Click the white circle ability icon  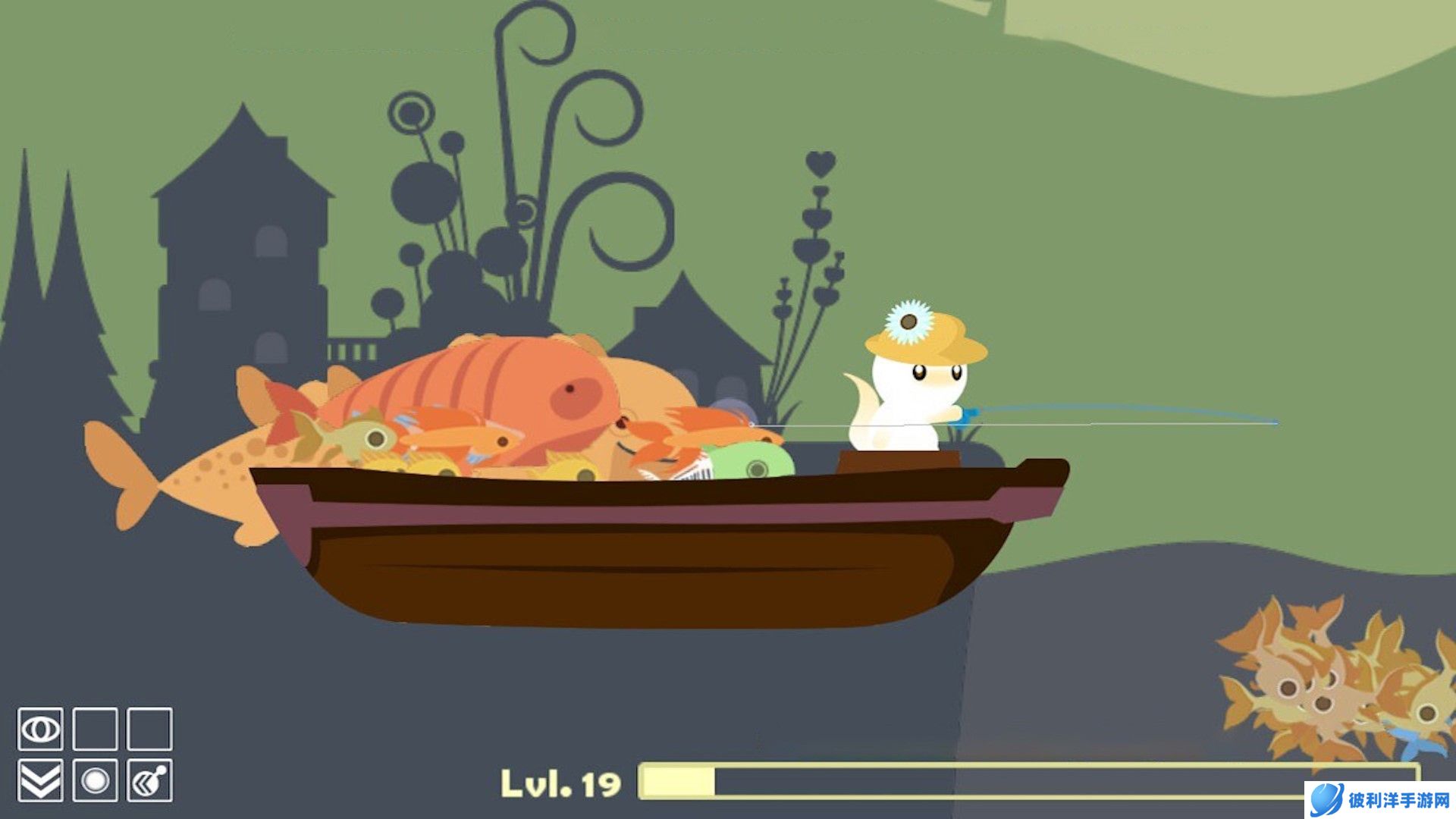(x=95, y=780)
